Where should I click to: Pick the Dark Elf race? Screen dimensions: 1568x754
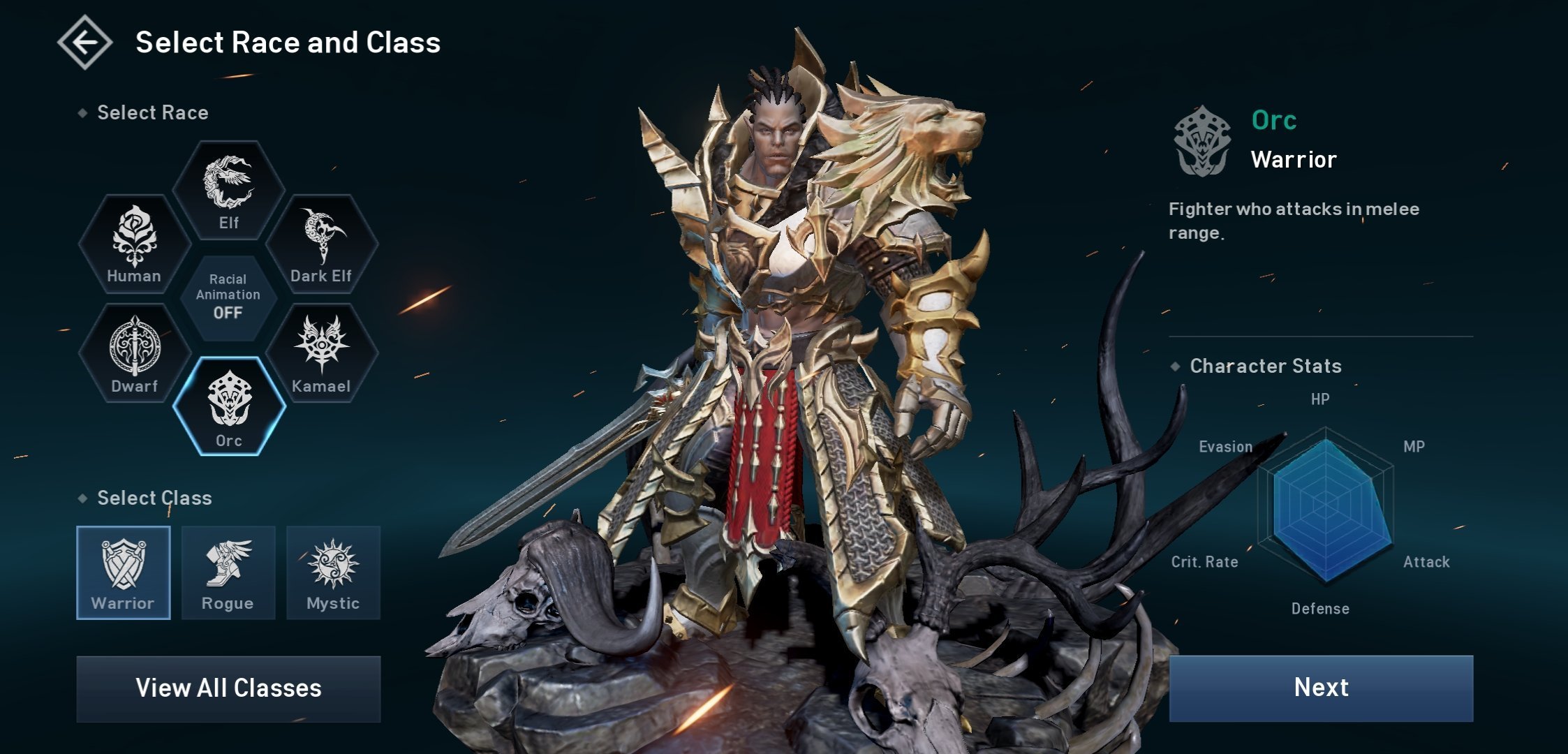click(x=322, y=243)
